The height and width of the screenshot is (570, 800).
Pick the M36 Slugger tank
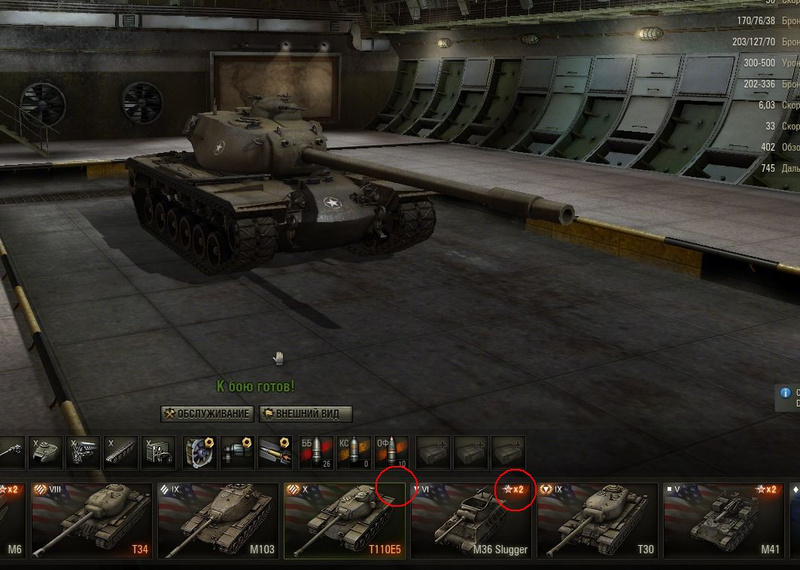tap(472, 520)
